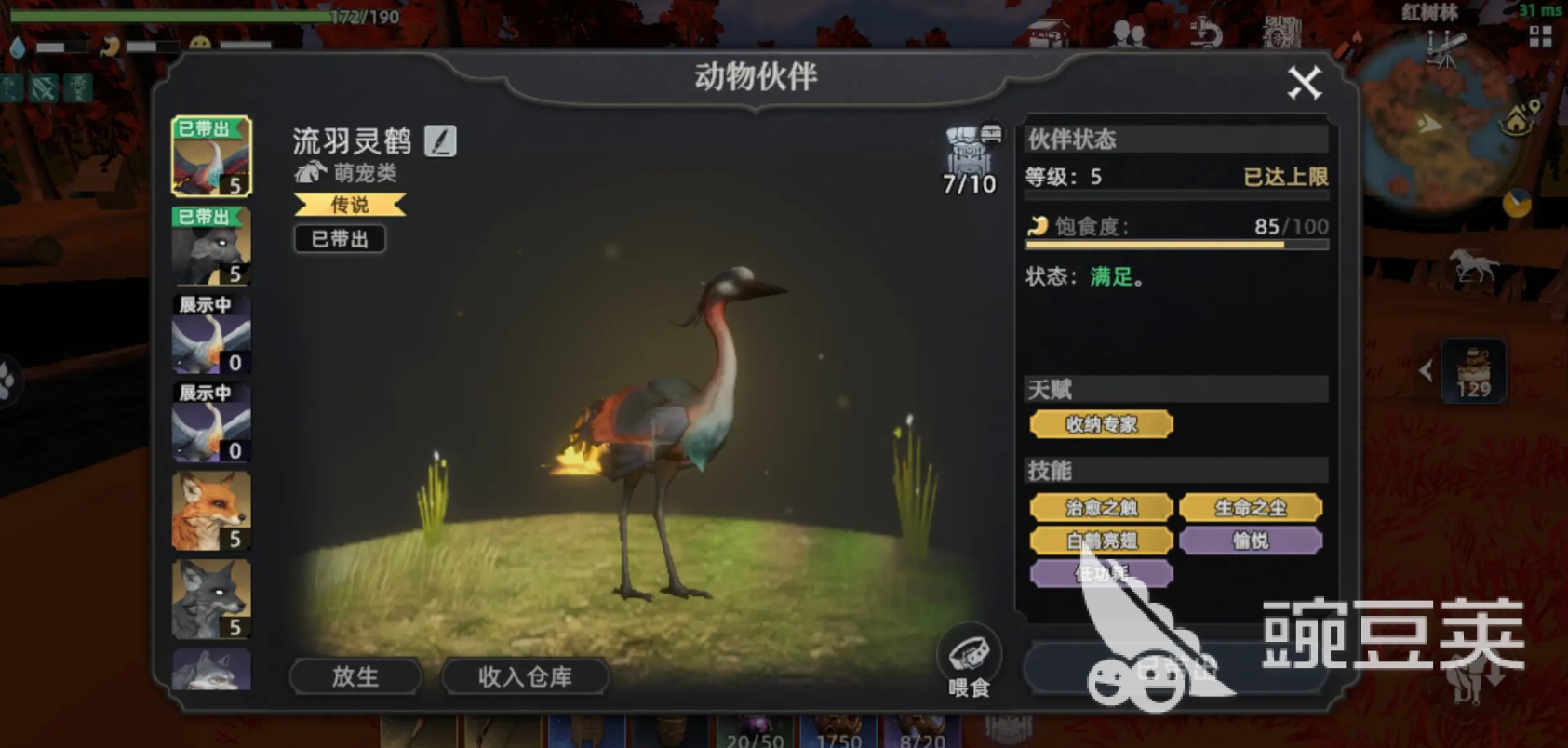
Task: Open the two-people social icon on top bar
Action: [1130, 35]
